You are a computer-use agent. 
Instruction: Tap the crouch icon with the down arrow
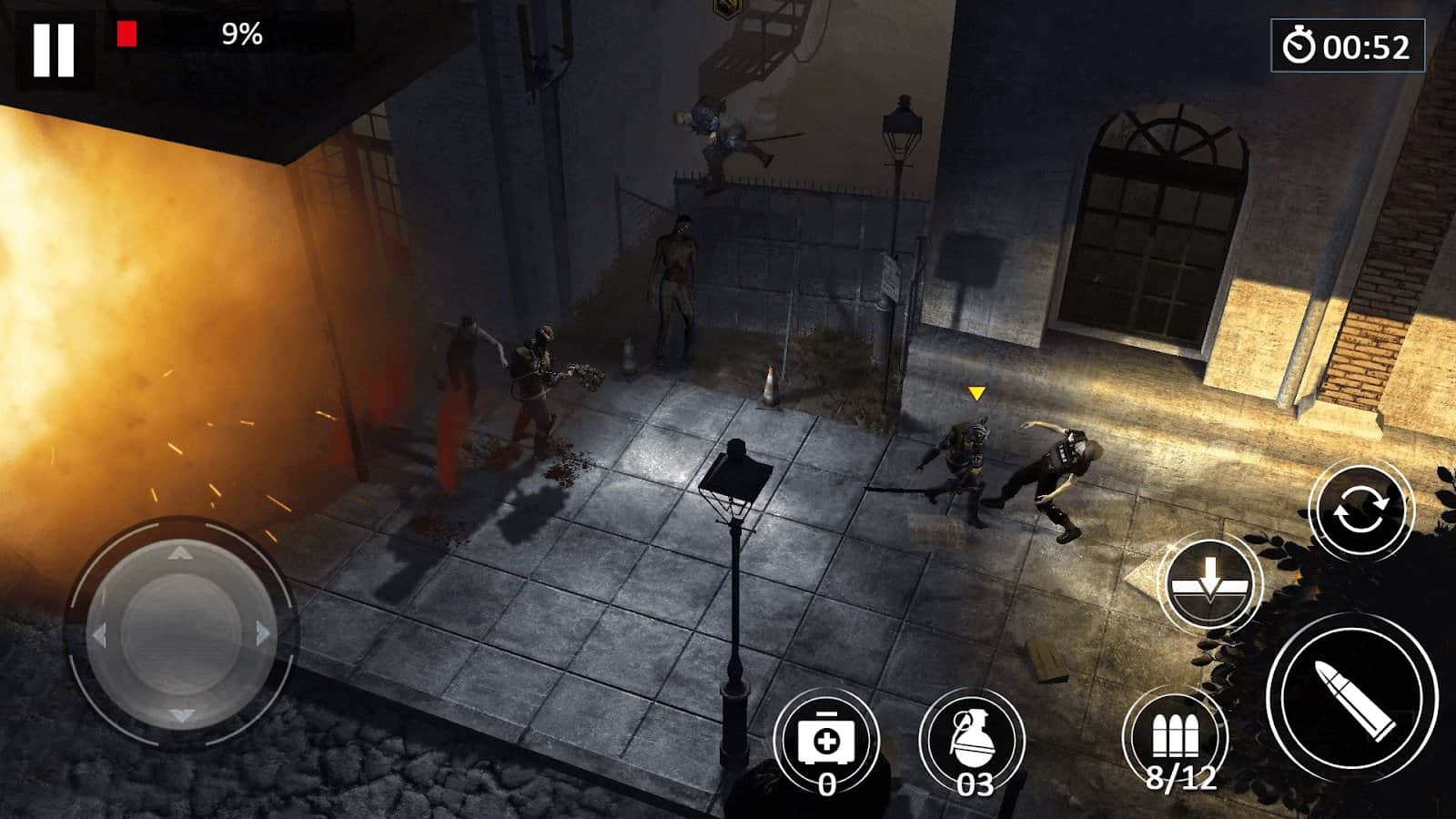coord(1210,582)
